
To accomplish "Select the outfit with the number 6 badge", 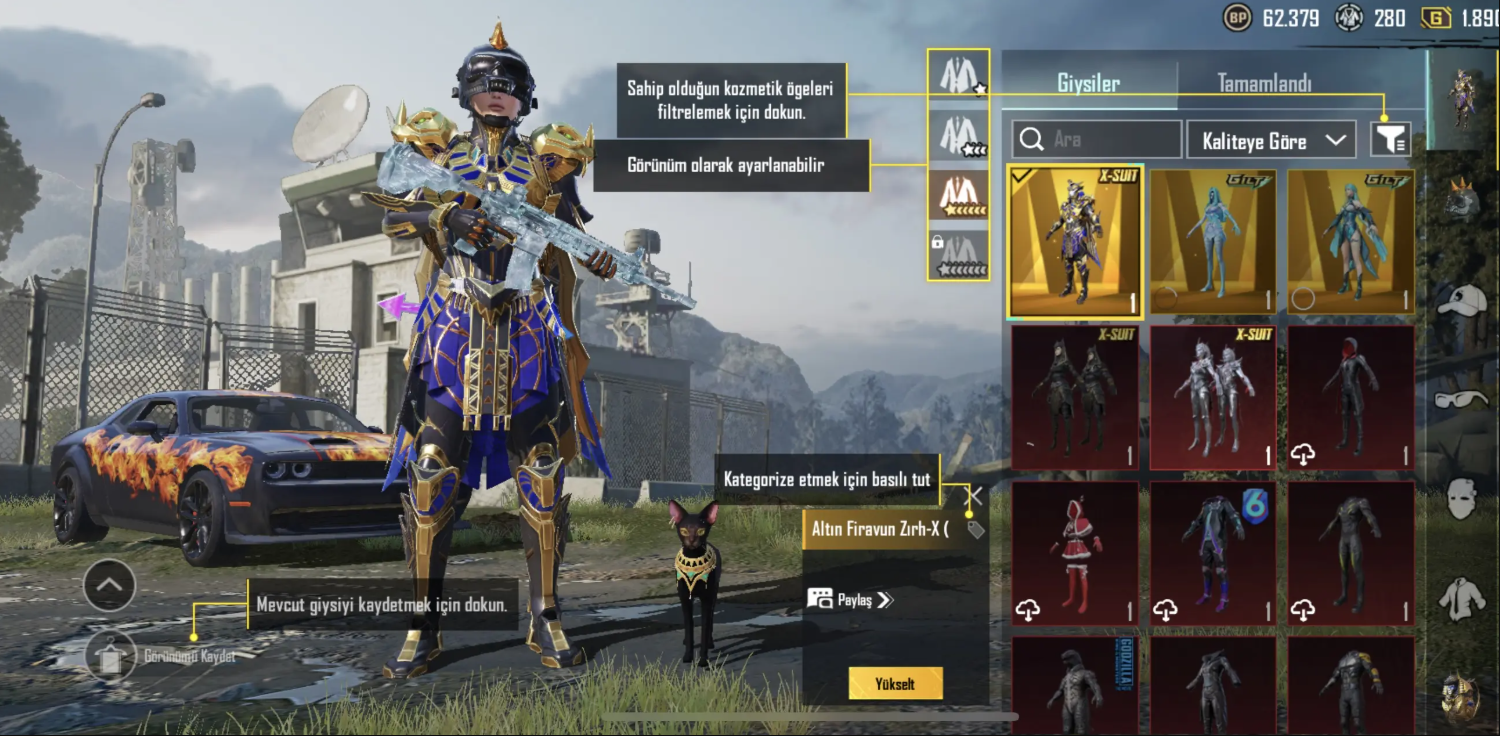I will coord(1212,553).
